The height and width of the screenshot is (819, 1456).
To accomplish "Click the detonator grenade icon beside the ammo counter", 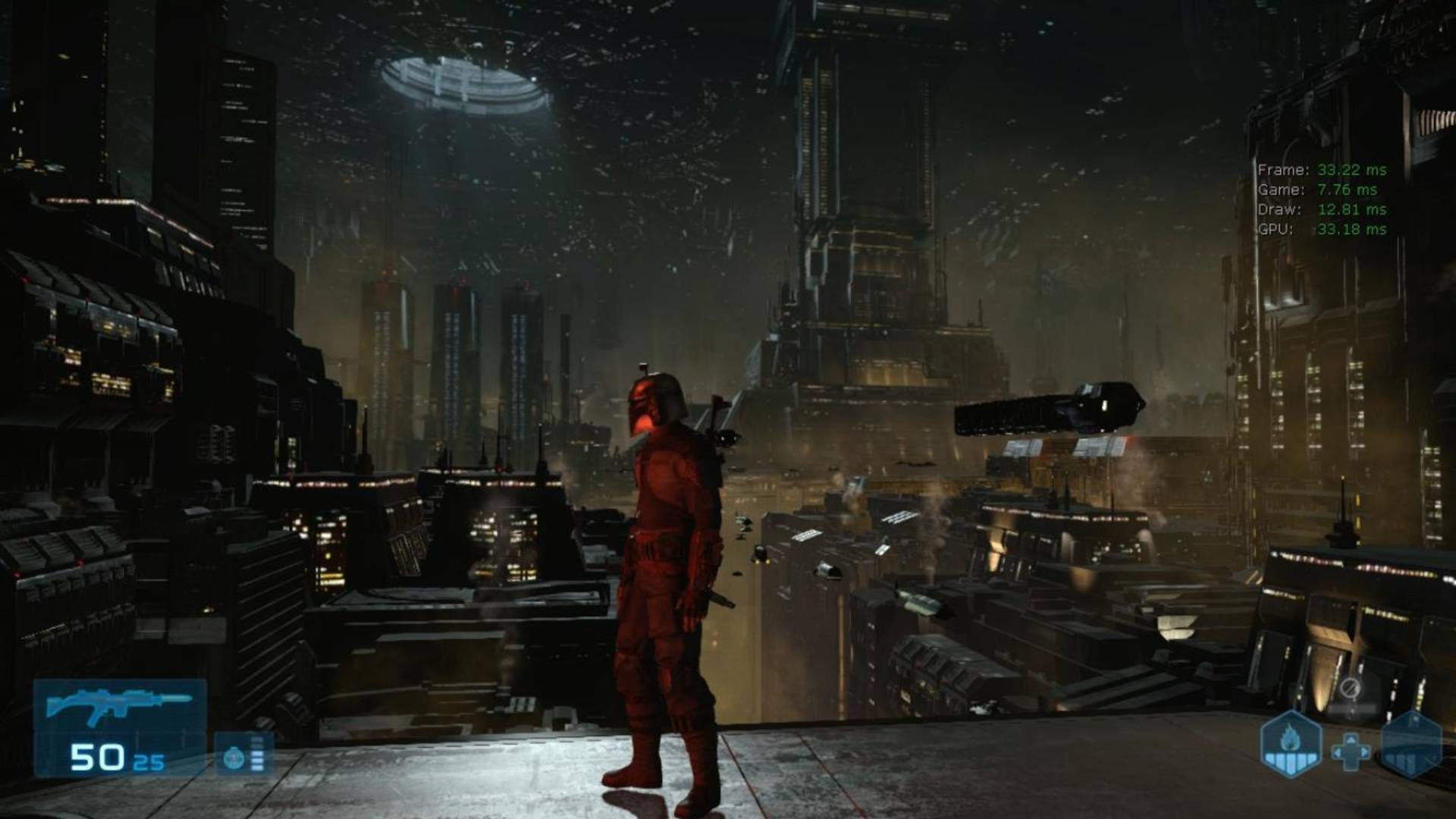I will tap(234, 758).
